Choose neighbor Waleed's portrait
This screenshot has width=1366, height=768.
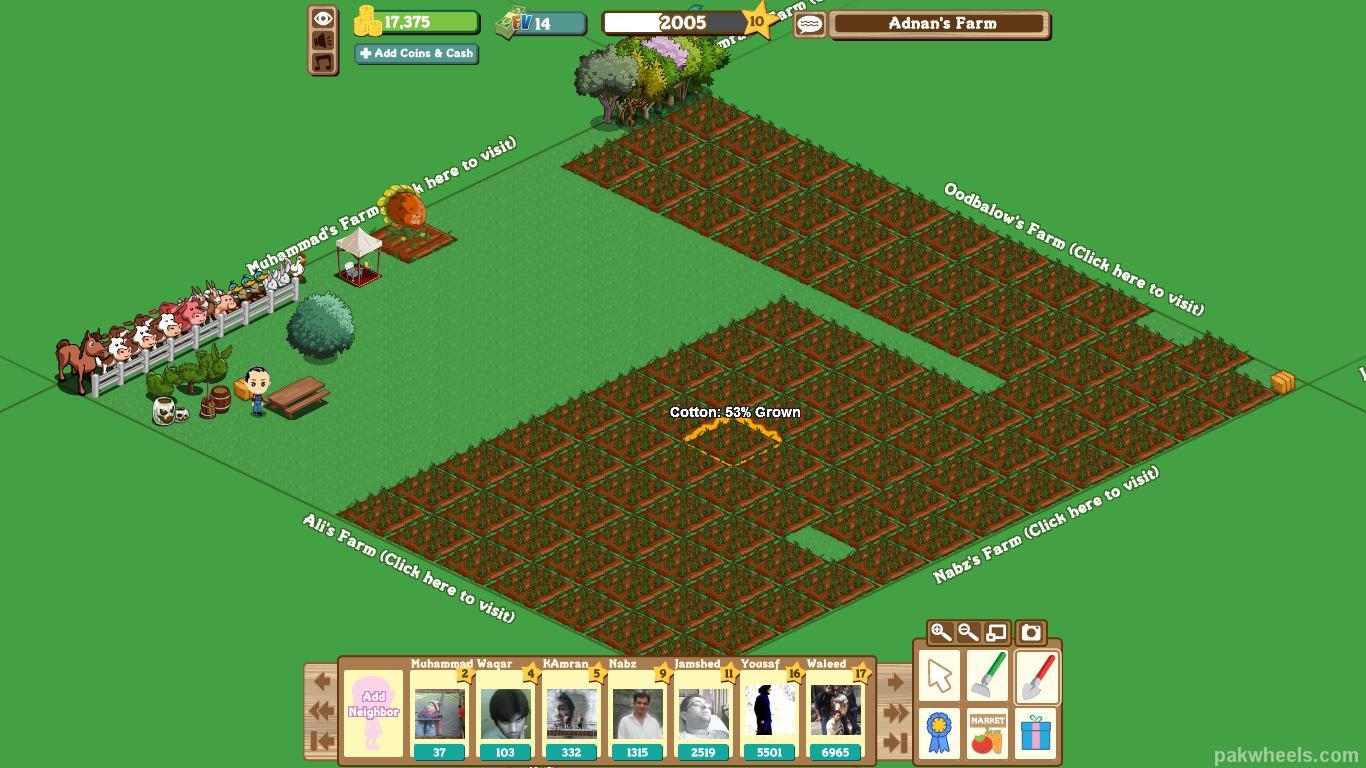835,714
